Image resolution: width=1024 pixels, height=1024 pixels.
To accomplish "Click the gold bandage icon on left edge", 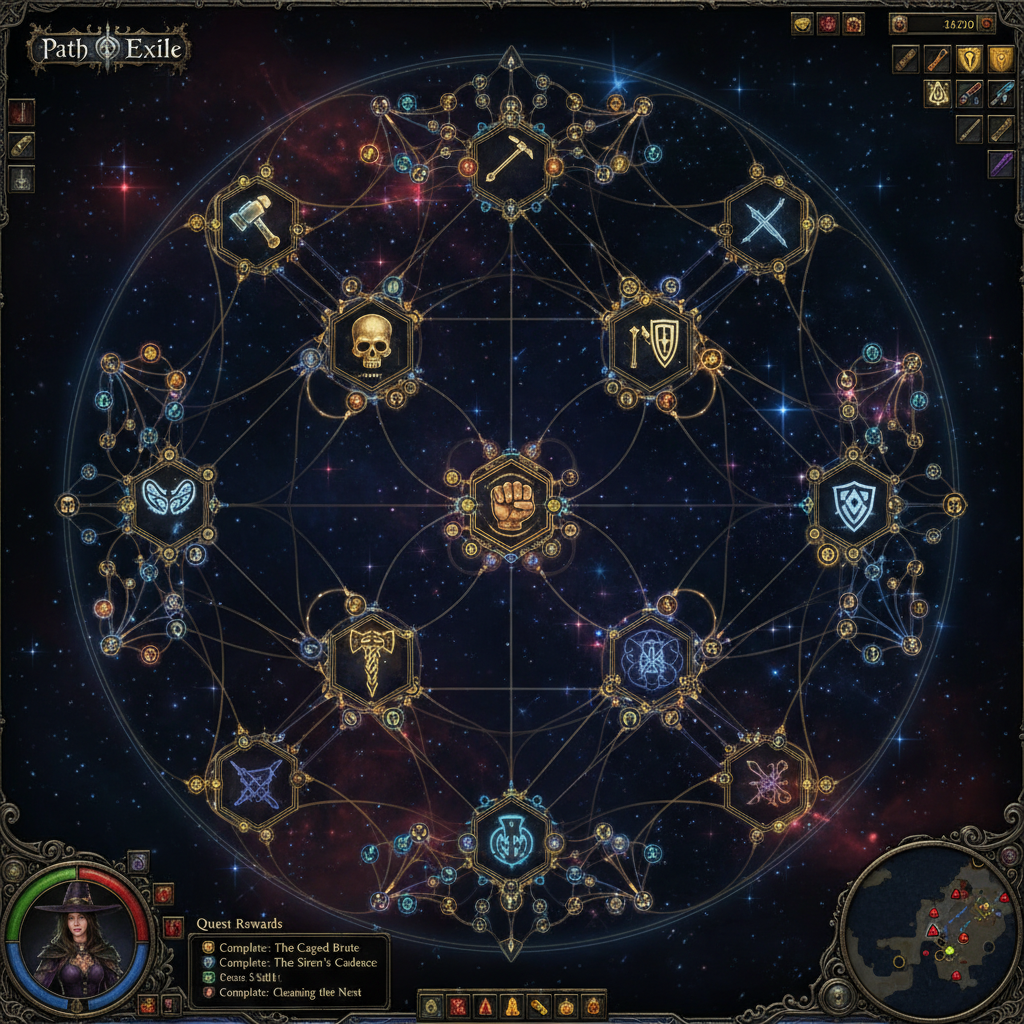I will 22,145.
